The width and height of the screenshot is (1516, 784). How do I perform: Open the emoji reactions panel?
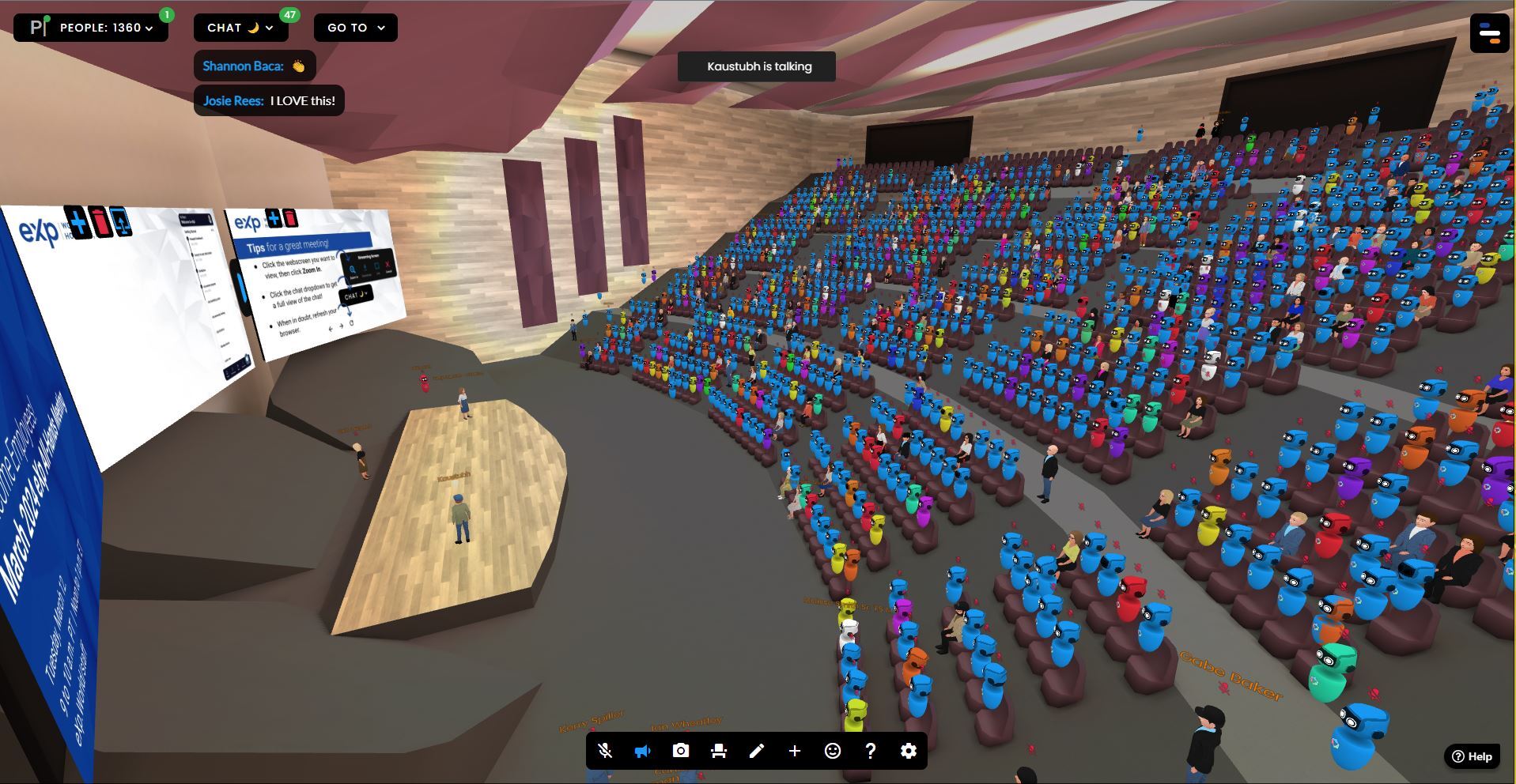[832, 751]
